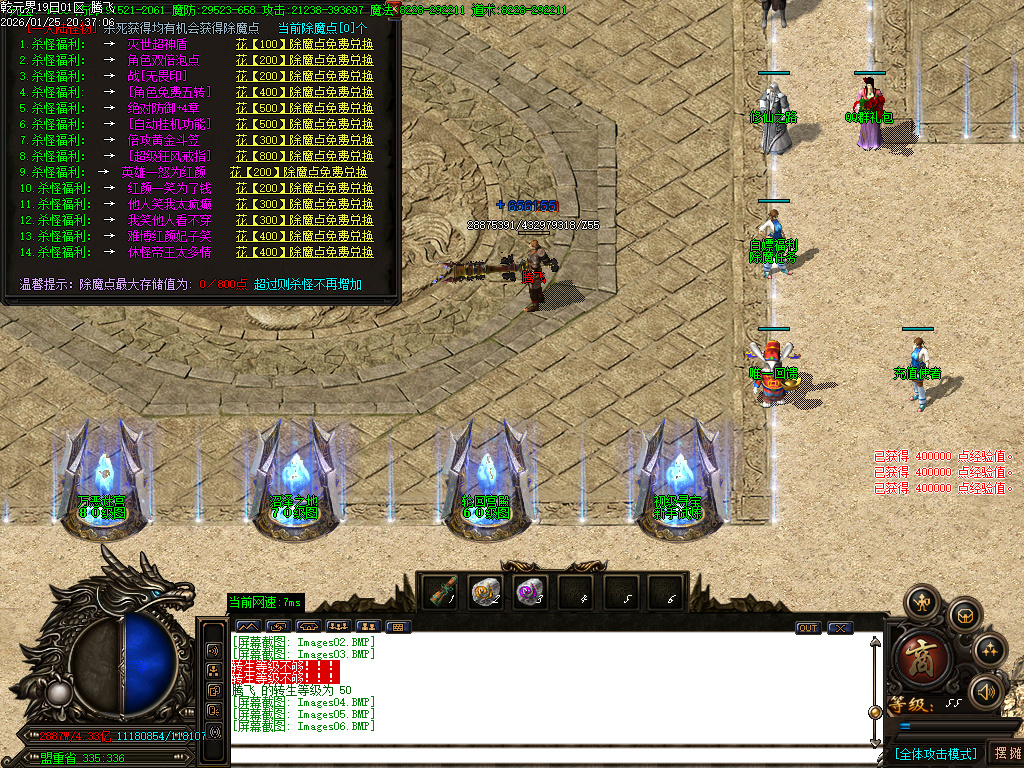1024x768 pixels.
Task: Open the character figure round icon
Action: tap(921, 603)
